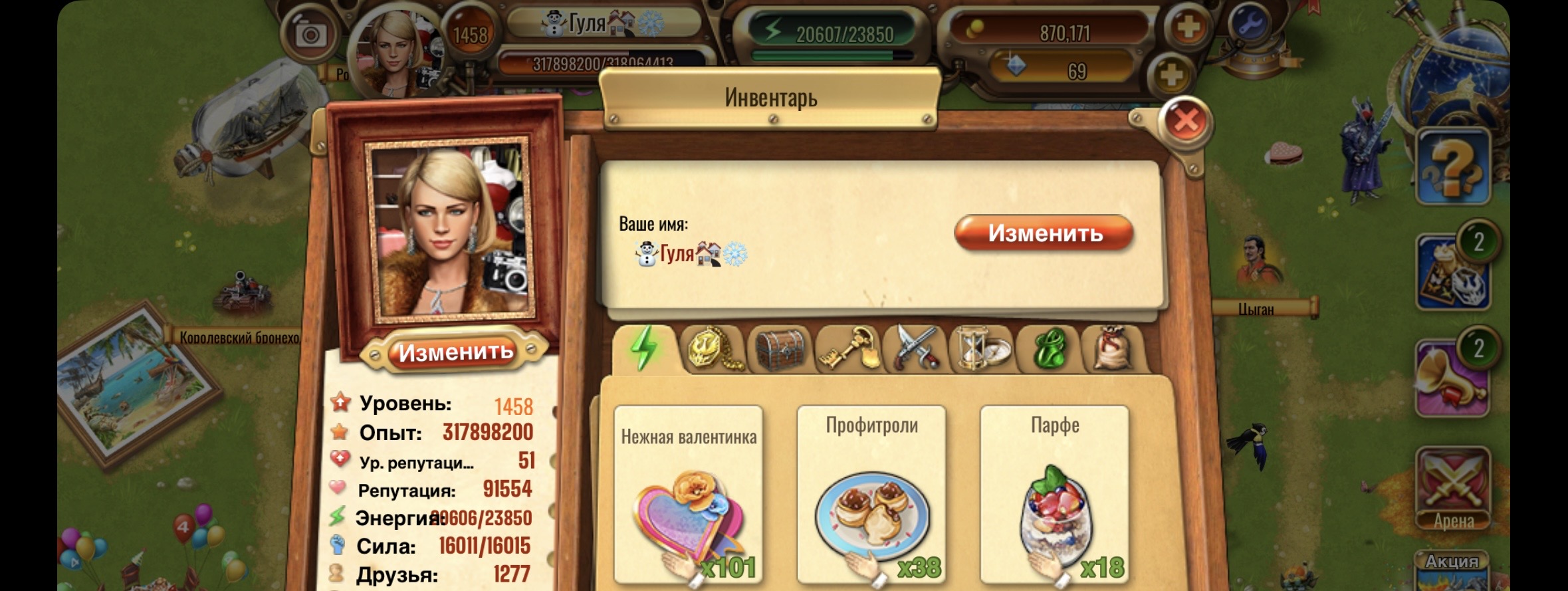Screen dimensions: 1568x591
Task: Open the gold pocket watch tab
Action: tap(713, 349)
